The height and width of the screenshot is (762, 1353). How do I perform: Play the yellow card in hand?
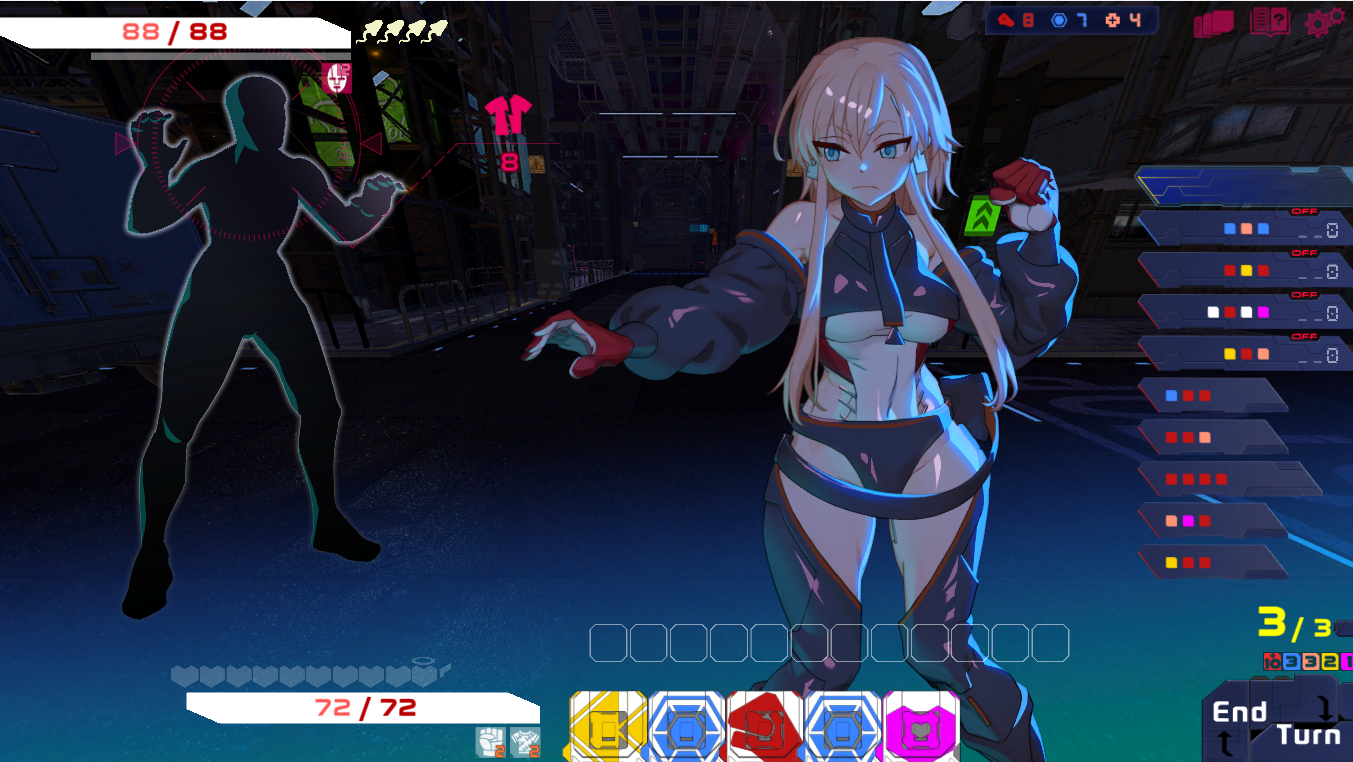coord(608,728)
